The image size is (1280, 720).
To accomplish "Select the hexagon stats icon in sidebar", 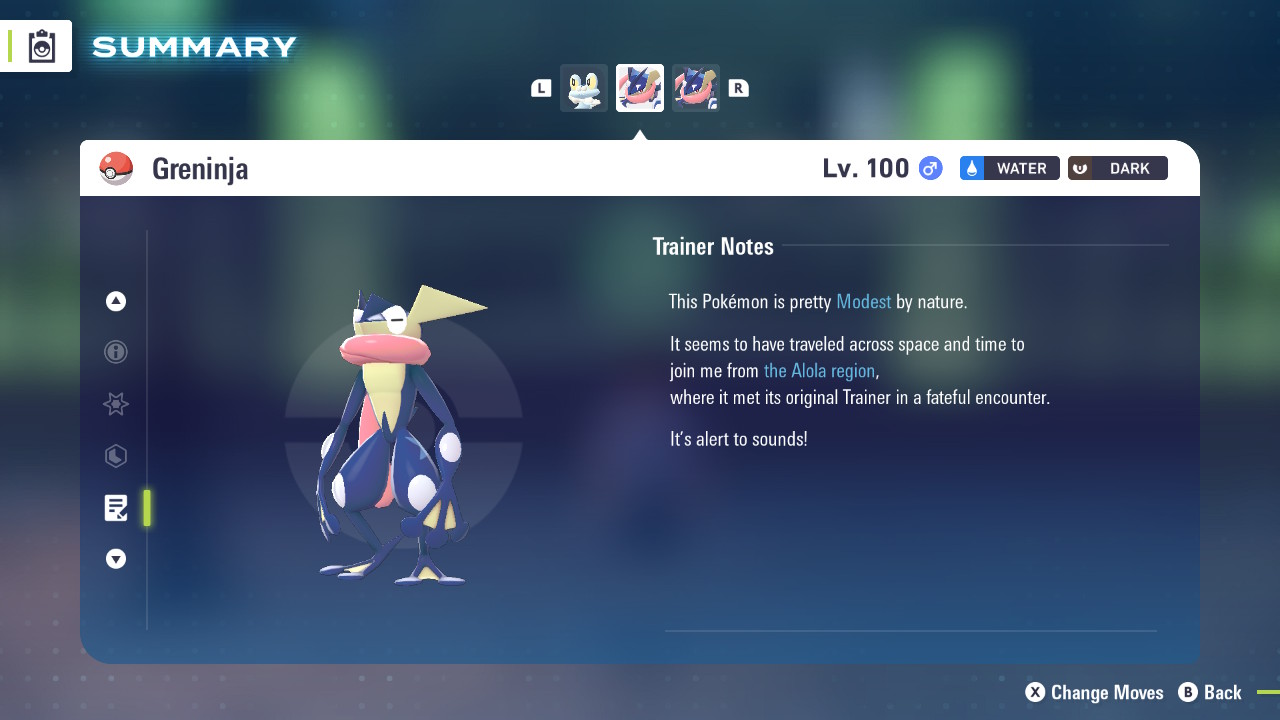I will click(115, 456).
